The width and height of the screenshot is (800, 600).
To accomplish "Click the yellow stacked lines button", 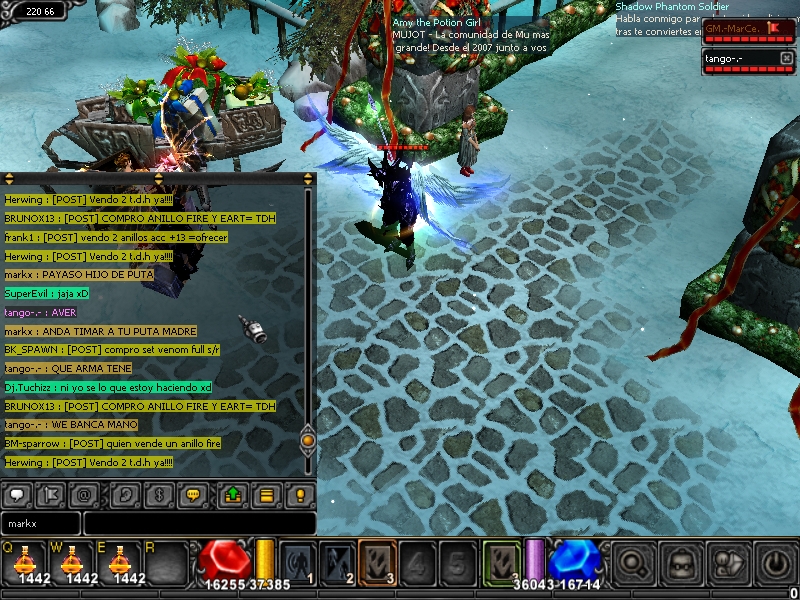I will [x=267, y=494].
